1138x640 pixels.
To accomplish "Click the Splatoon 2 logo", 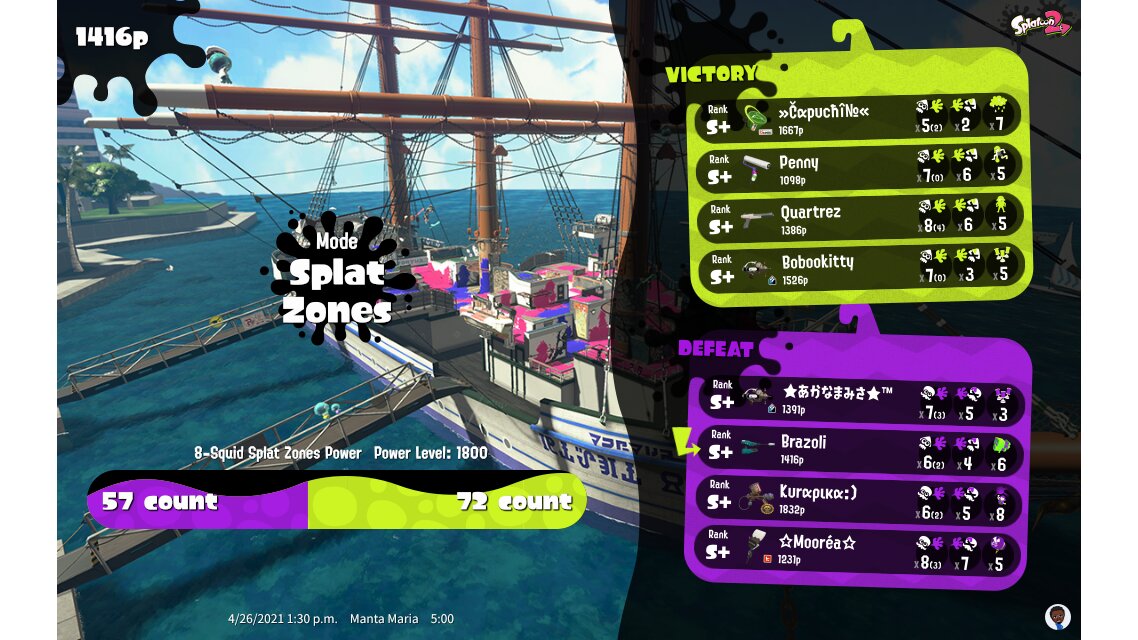I will 1039,22.
